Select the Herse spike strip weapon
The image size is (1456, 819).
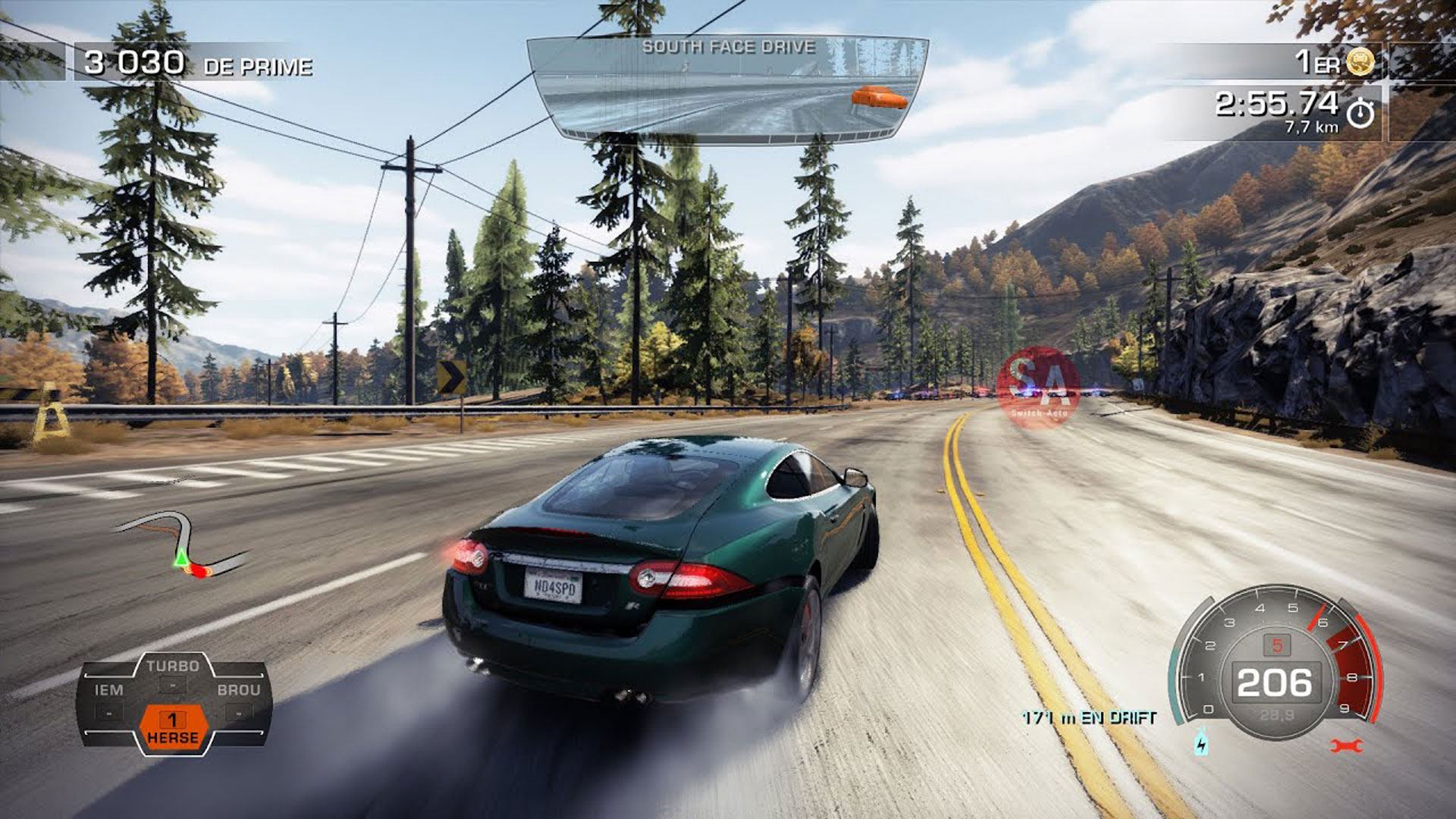click(x=173, y=727)
